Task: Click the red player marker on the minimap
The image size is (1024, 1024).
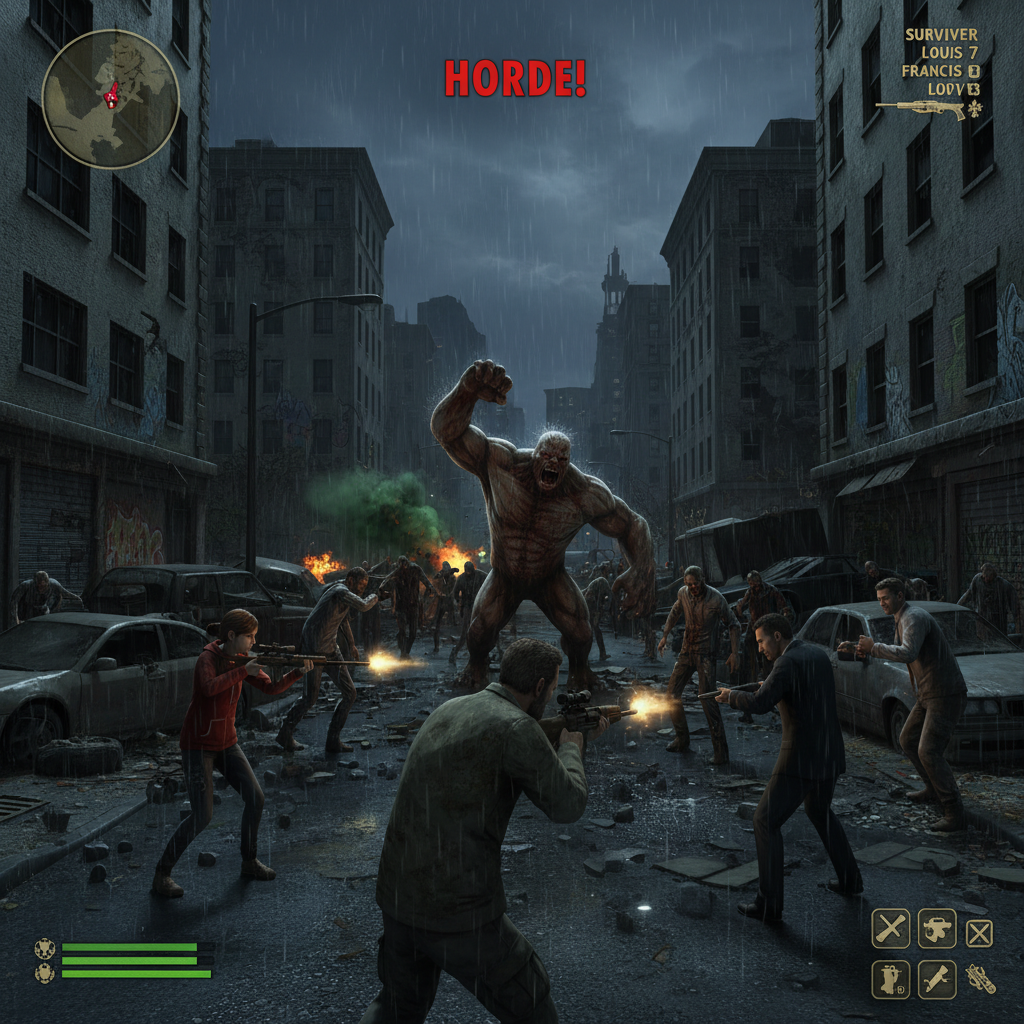Action: (111, 95)
